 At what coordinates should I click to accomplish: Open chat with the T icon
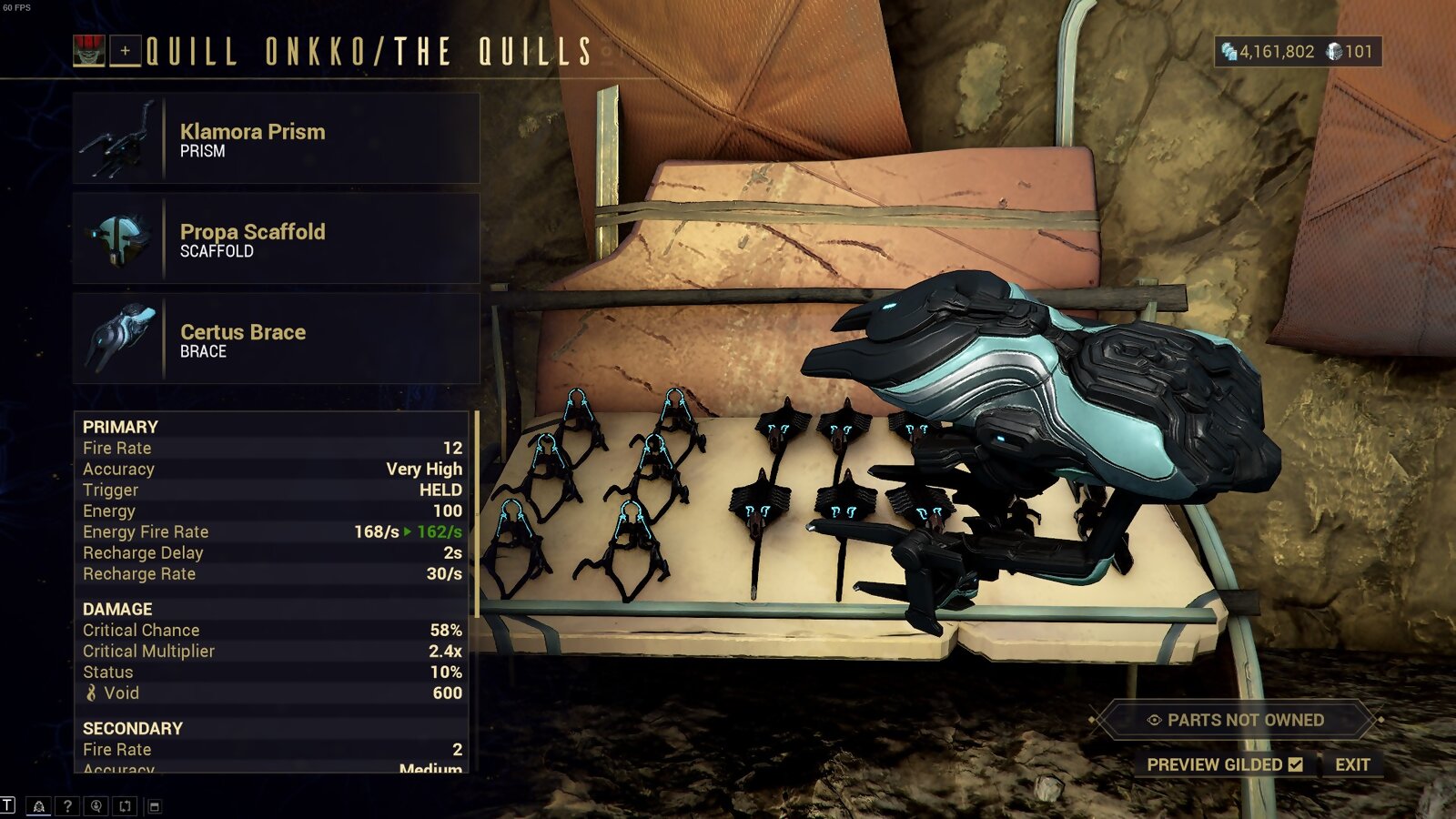point(7,804)
